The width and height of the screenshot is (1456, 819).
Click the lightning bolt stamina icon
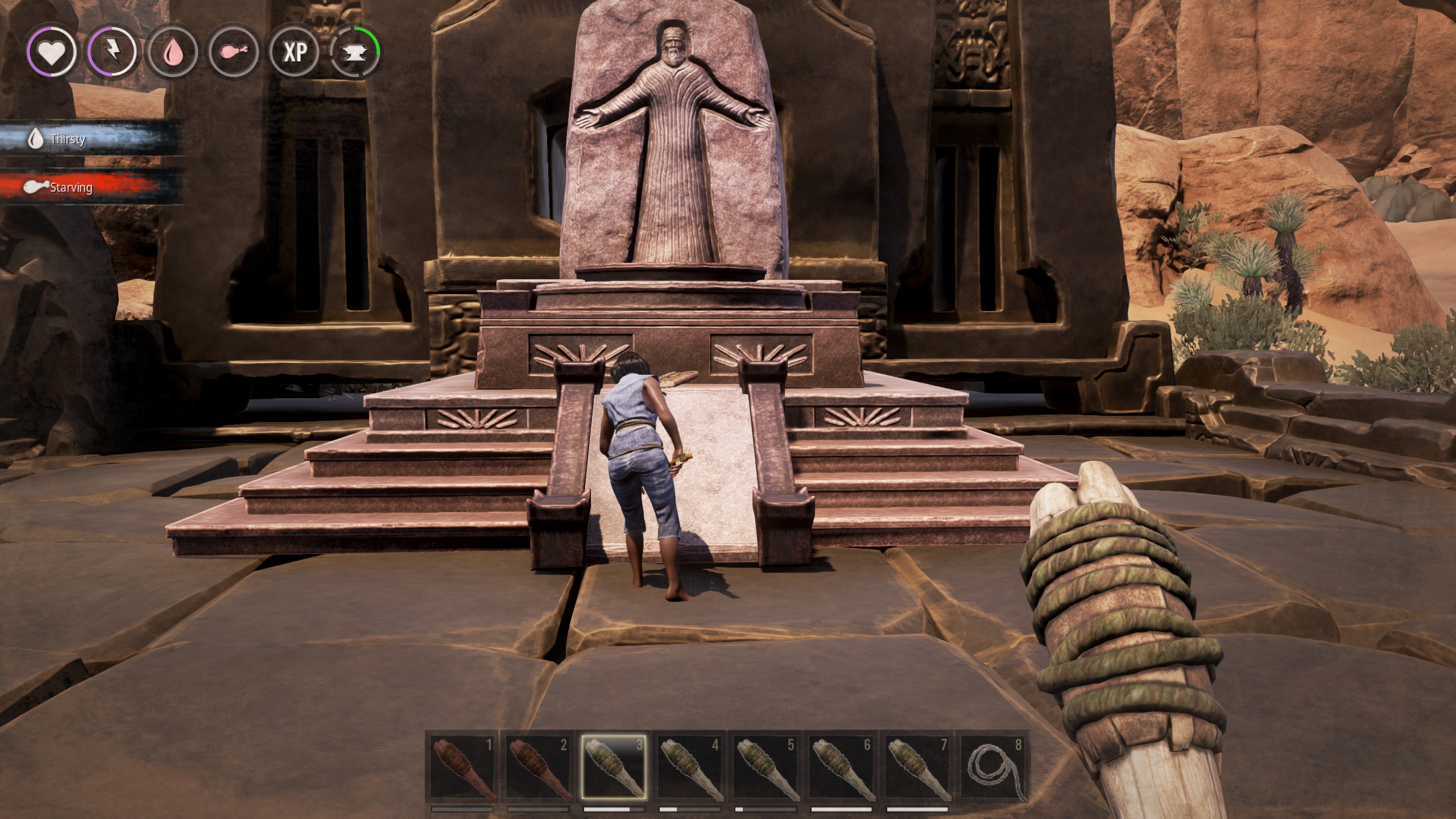tap(112, 52)
